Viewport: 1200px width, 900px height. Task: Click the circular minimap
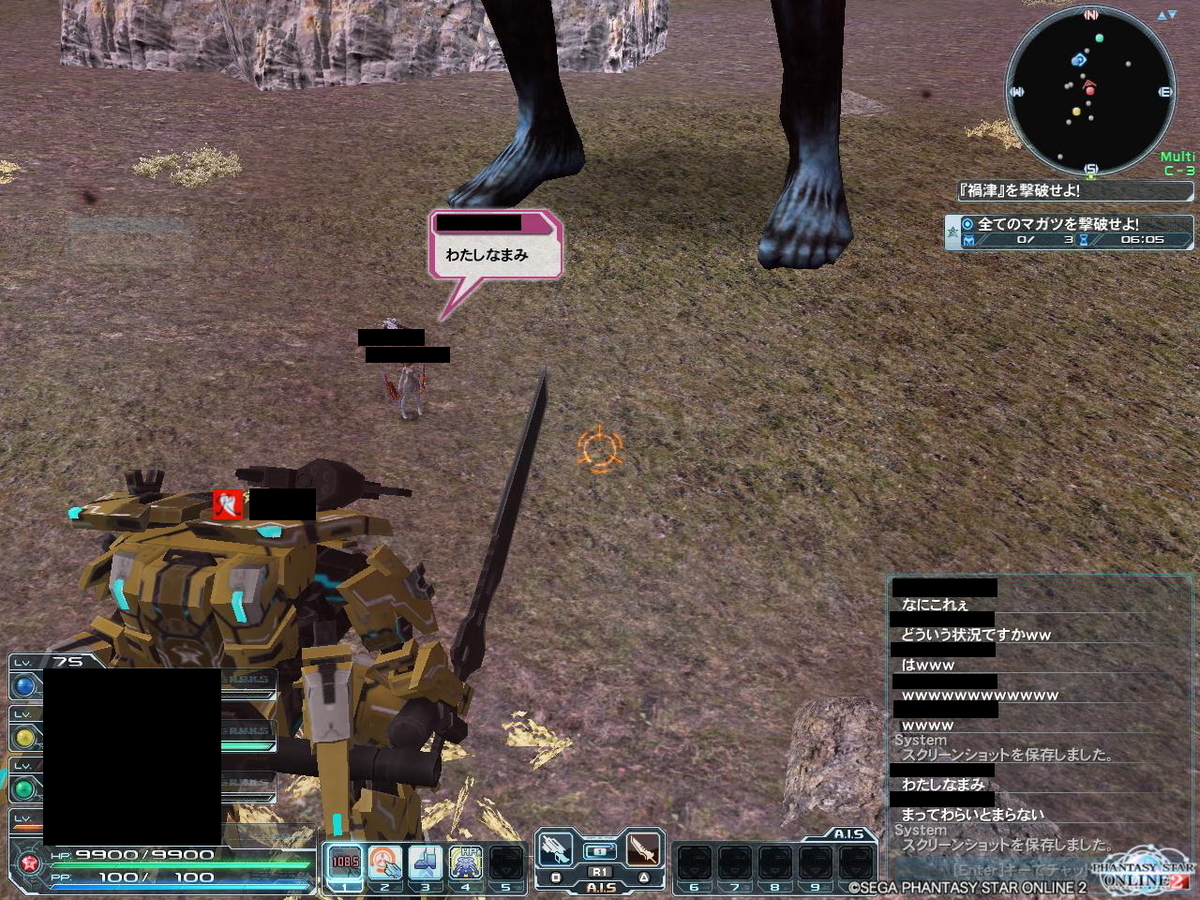click(1090, 90)
